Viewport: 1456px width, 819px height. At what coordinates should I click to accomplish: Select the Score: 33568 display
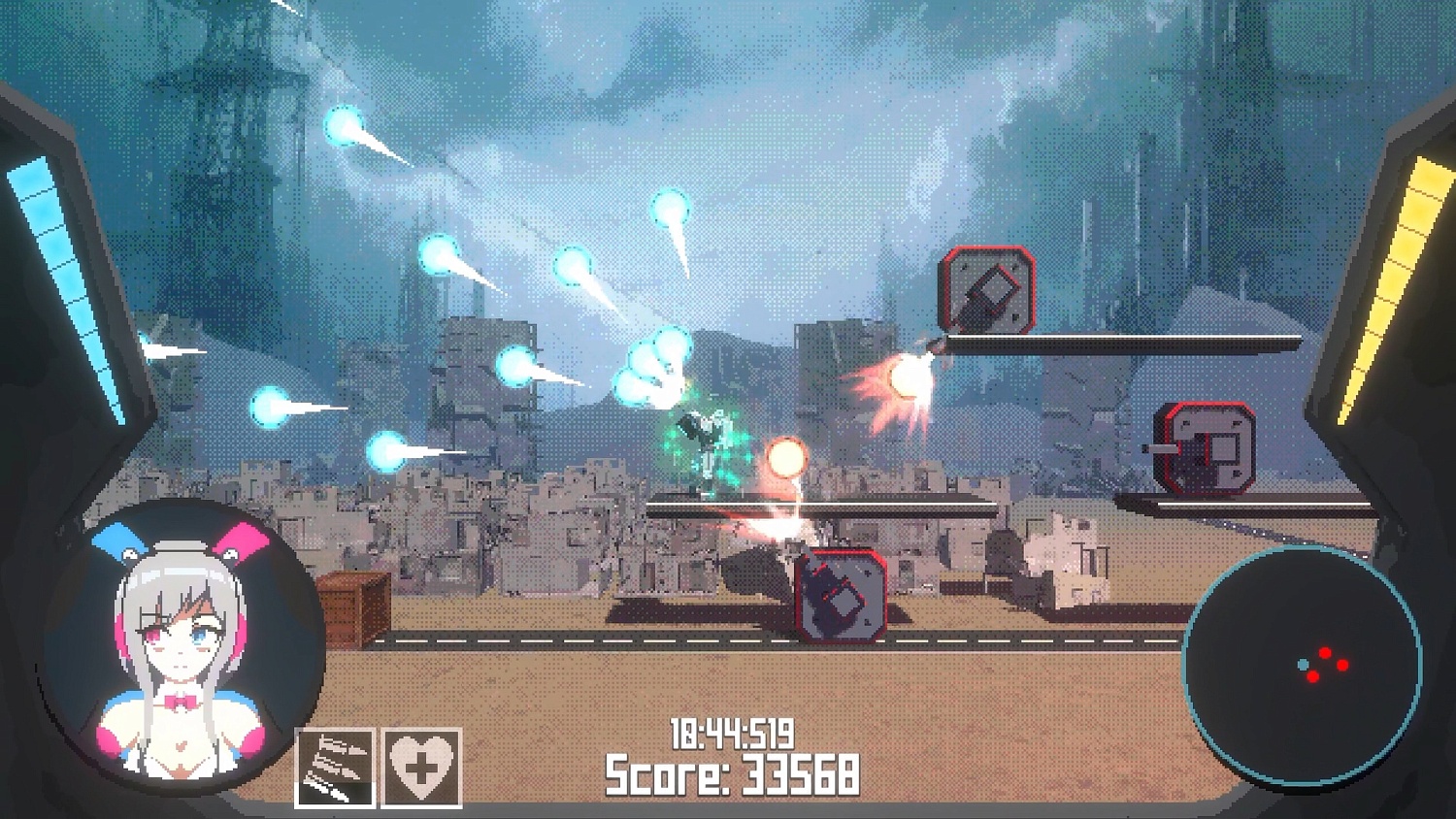[x=731, y=773]
